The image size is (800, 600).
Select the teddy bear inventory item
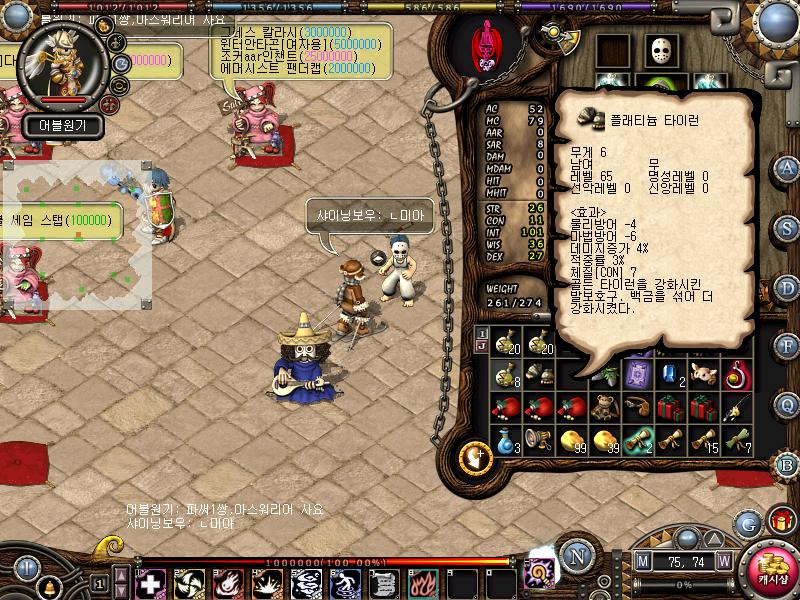click(604, 404)
